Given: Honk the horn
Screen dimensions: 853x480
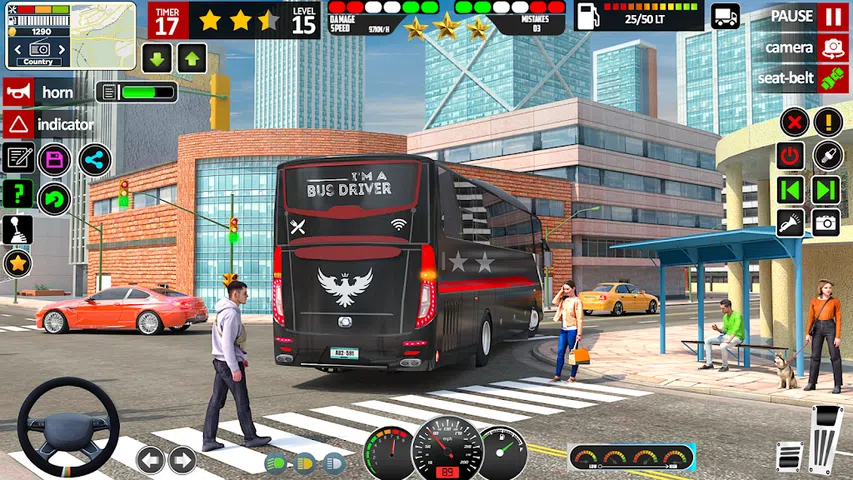Looking at the screenshot, I should (18, 92).
